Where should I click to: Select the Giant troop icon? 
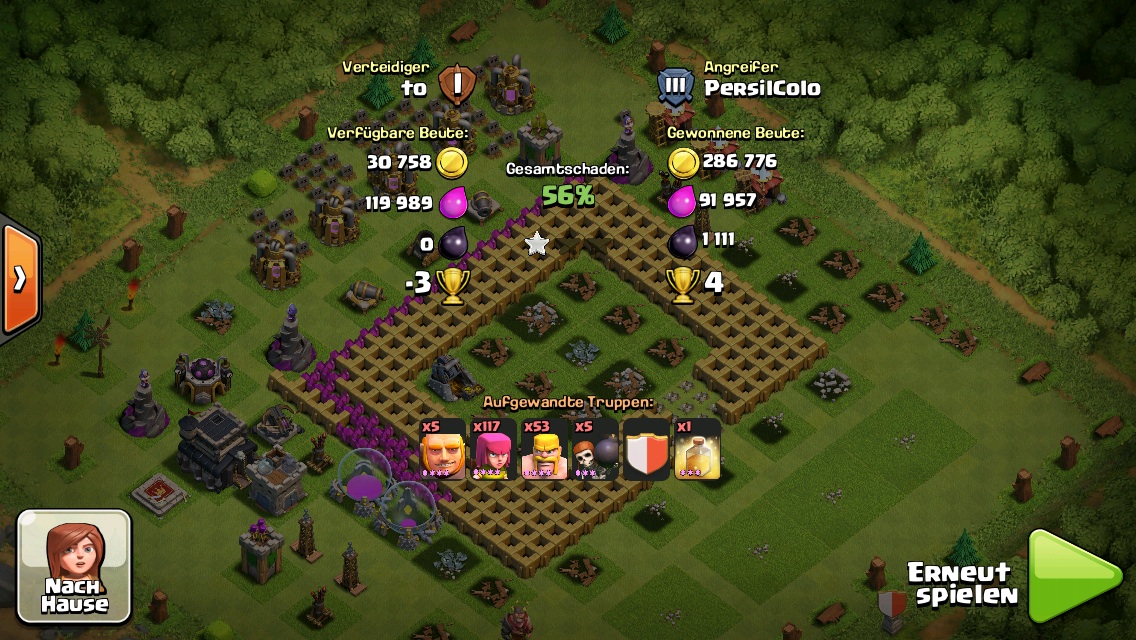443,448
